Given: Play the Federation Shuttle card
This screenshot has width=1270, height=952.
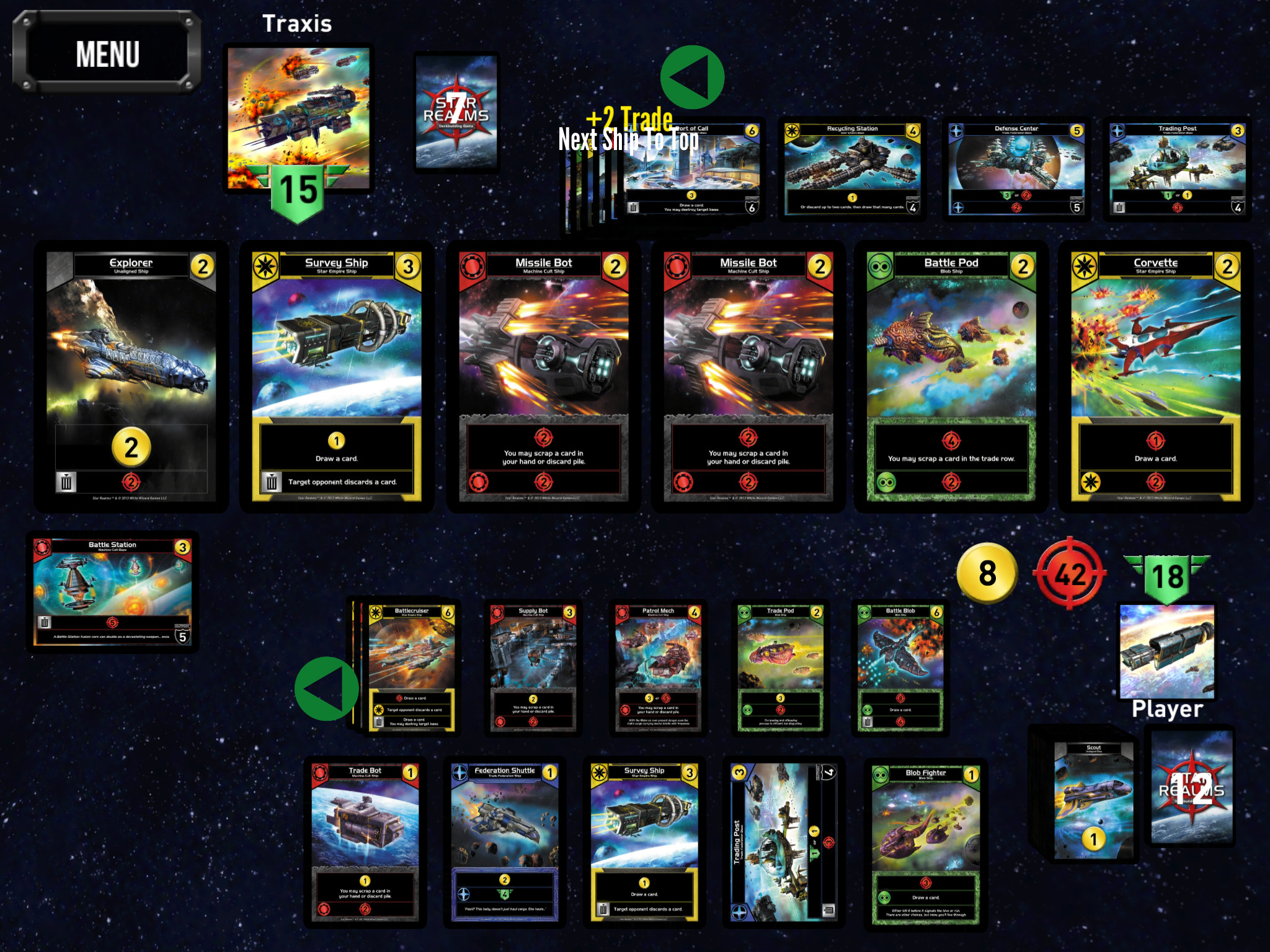Looking at the screenshot, I should click(x=504, y=842).
